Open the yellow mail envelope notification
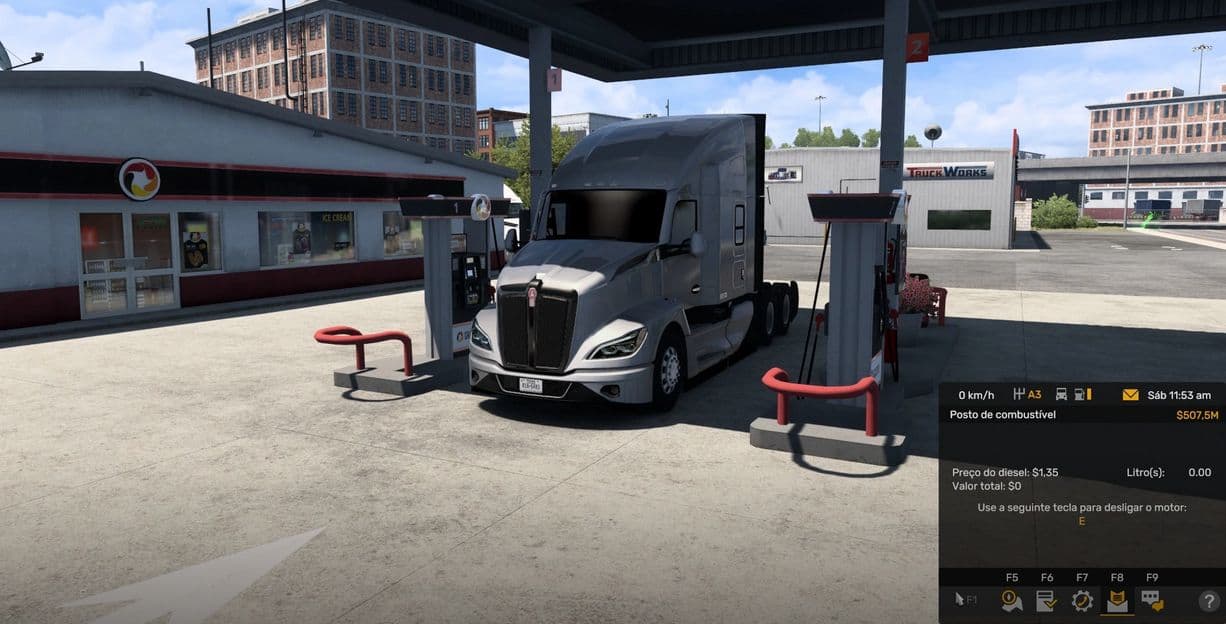The height and width of the screenshot is (624, 1226). point(1130,395)
